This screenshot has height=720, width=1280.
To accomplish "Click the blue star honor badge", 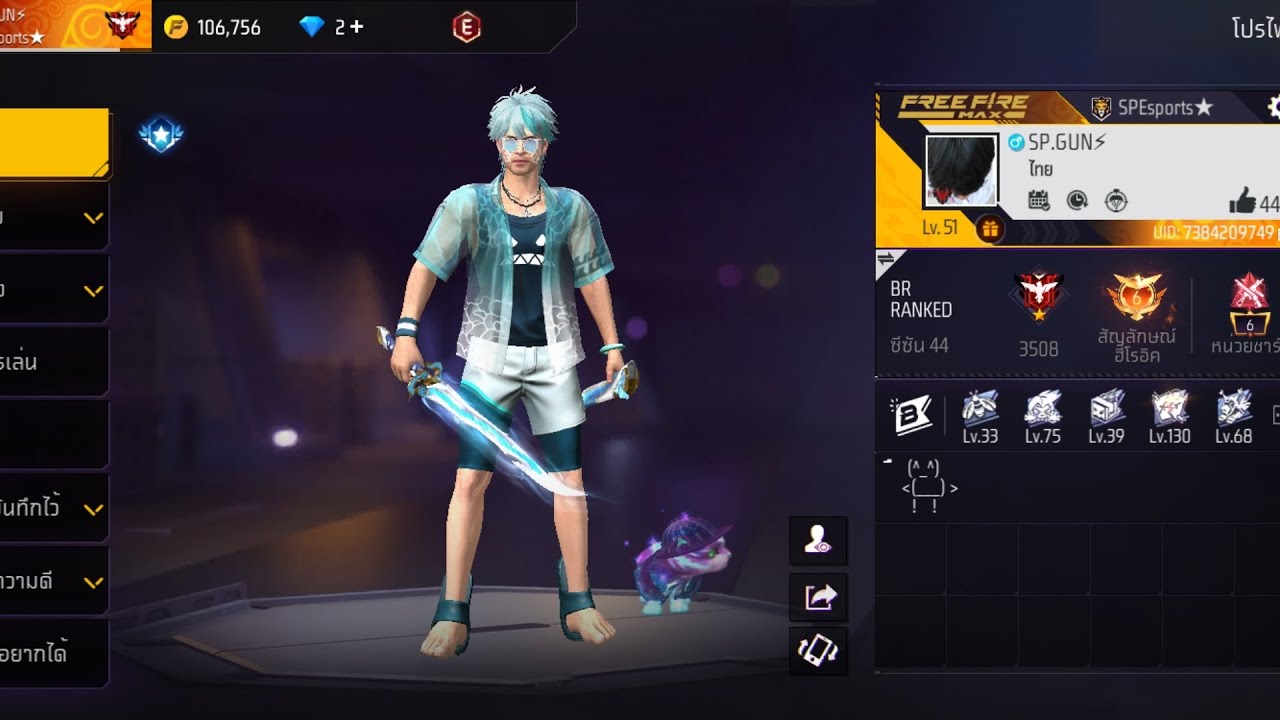I will point(161,135).
